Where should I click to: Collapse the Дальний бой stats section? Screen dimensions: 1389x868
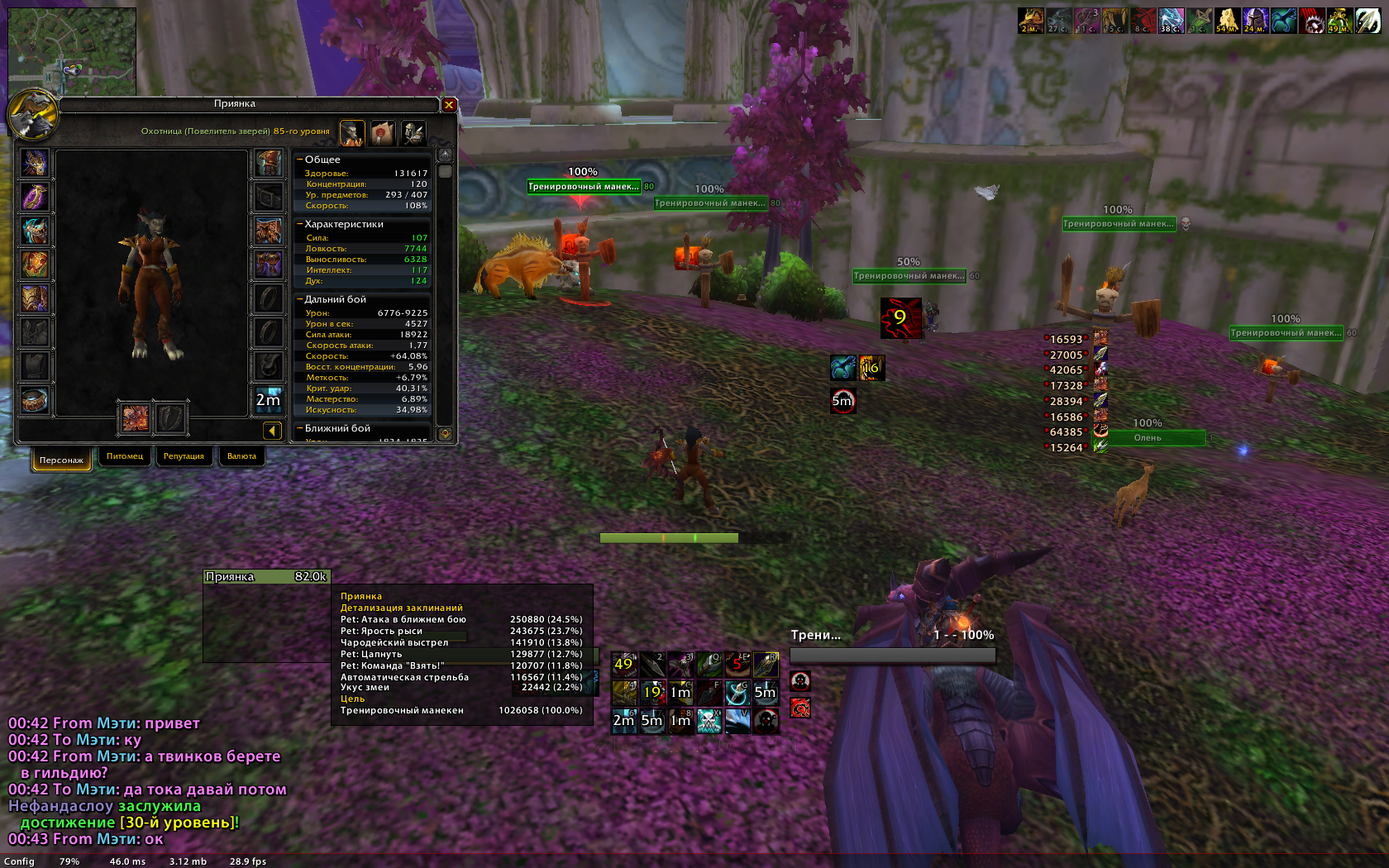coord(299,299)
